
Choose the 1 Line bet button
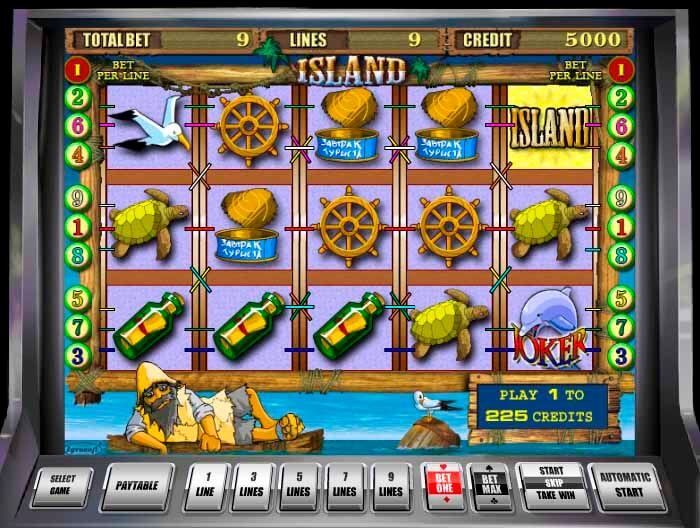[207, 486]
